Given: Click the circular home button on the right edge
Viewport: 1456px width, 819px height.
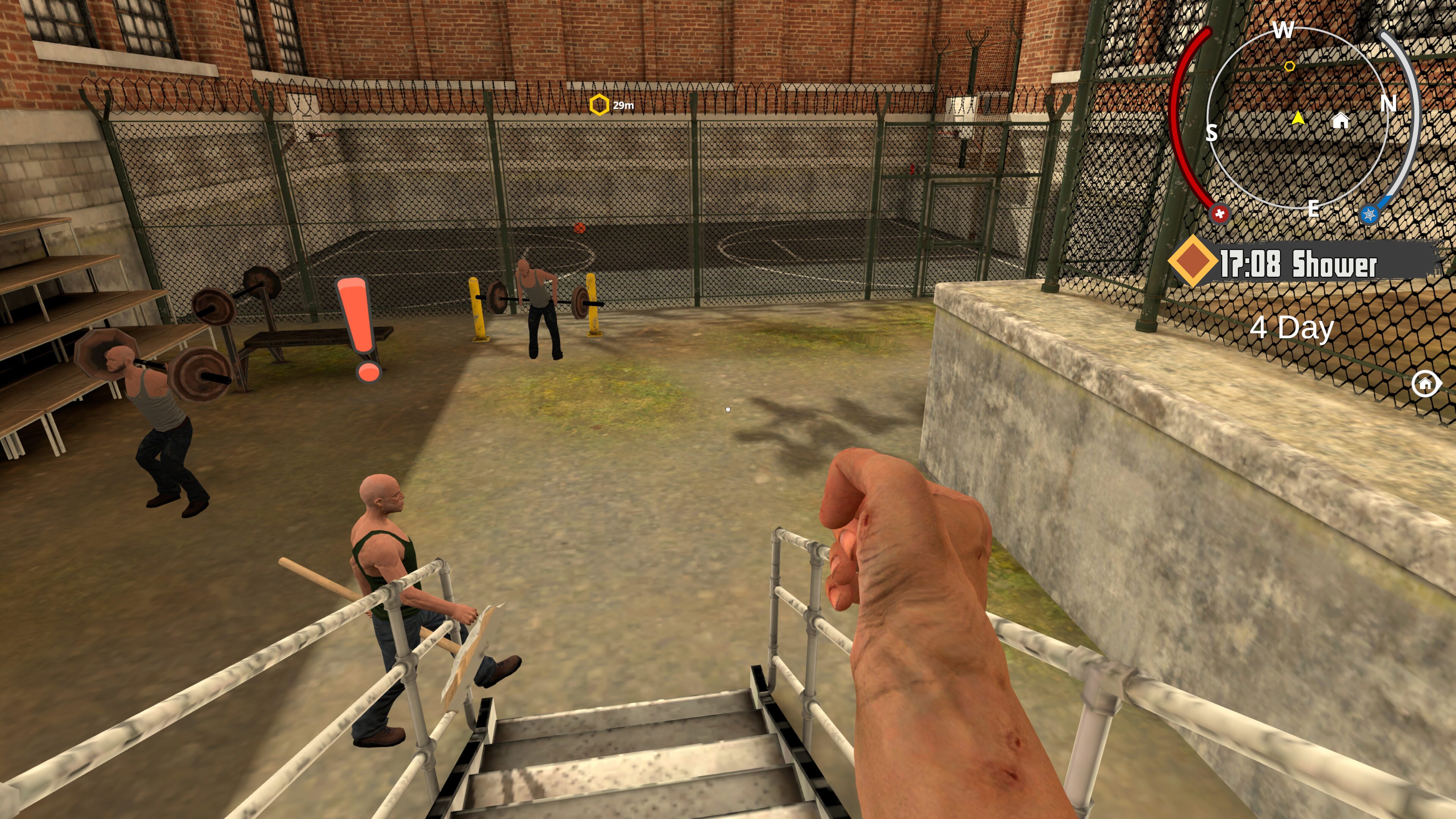Looking at the screenshot, I should click(x=1426, y=384).
